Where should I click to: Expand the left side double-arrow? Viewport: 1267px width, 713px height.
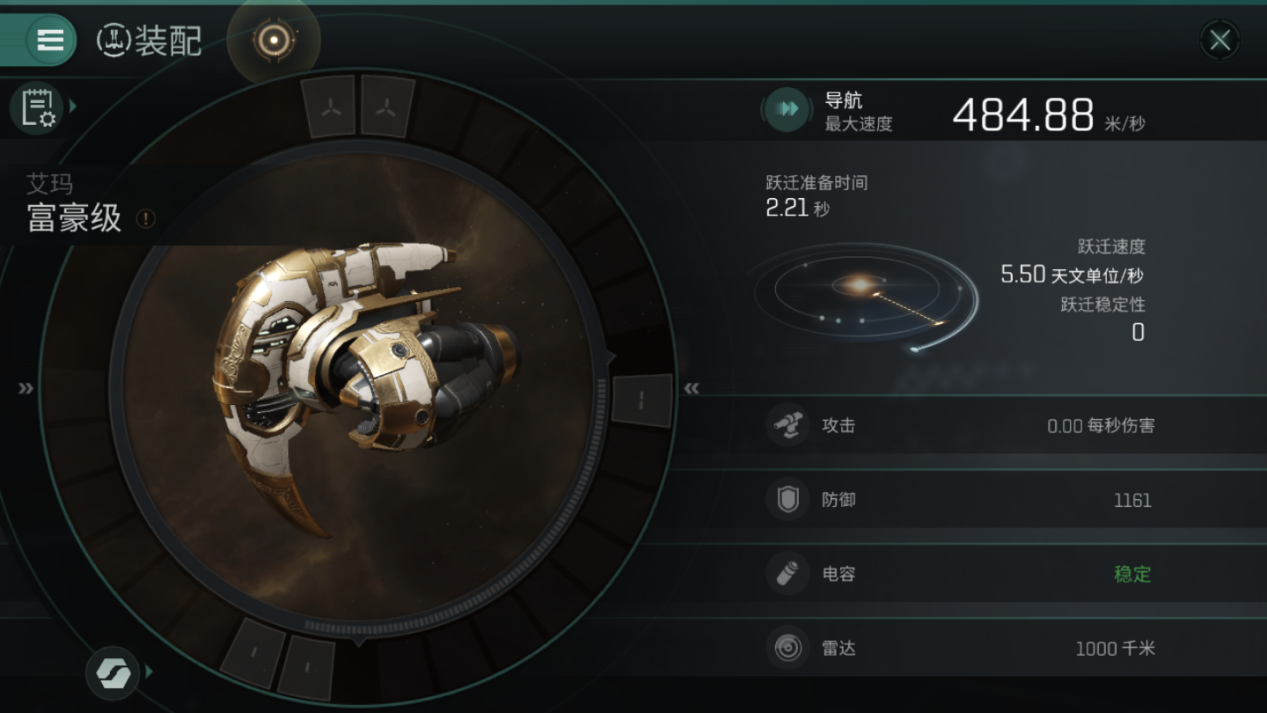click(x=26, y=388)
